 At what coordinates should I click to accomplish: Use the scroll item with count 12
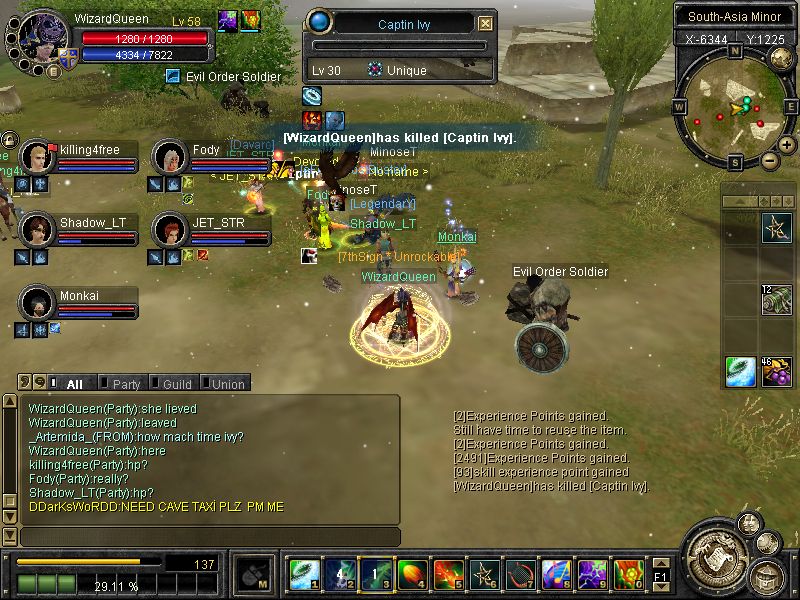point(776,300)
